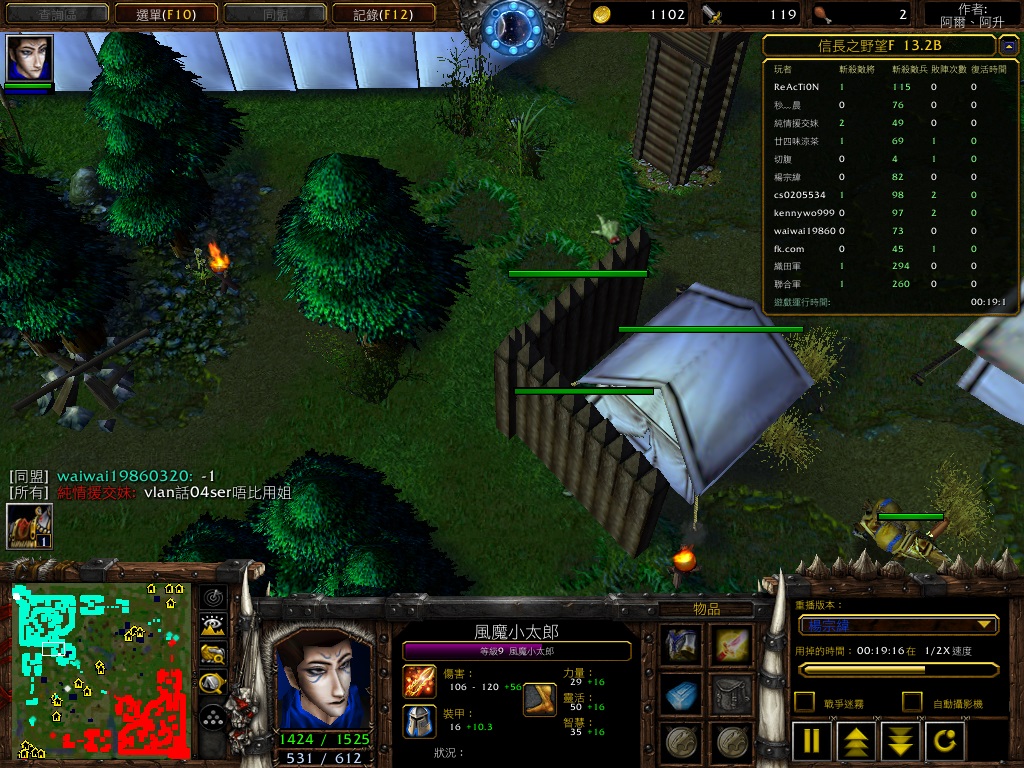The width and height of the screenshot is (1024, 768).
Task: Toggle the minimap terrain display button
Action: pos(212,625)
